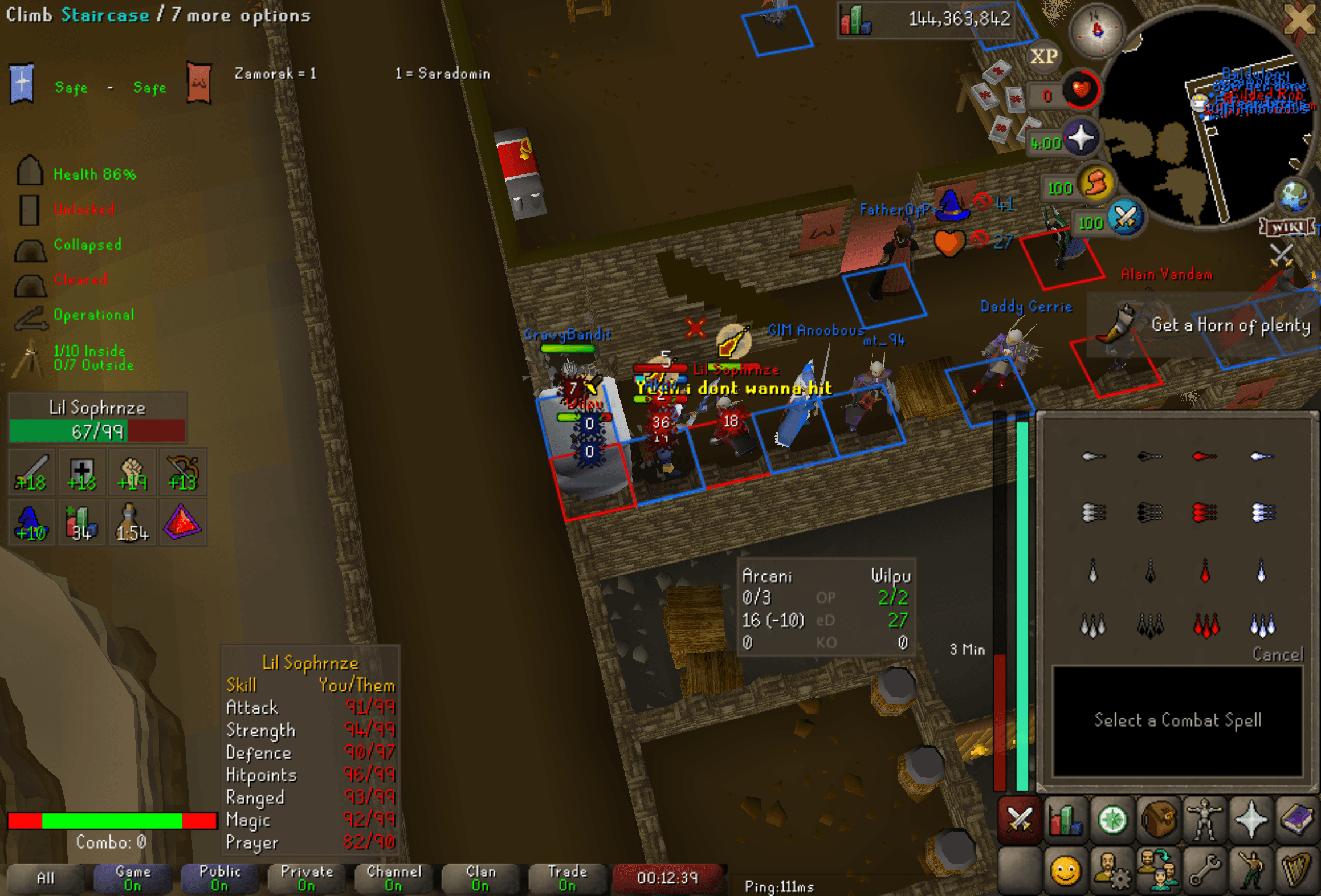Screen dimensions: 1321x896
Task: Toggle run with the boot orb
Action: [1095, 184]
